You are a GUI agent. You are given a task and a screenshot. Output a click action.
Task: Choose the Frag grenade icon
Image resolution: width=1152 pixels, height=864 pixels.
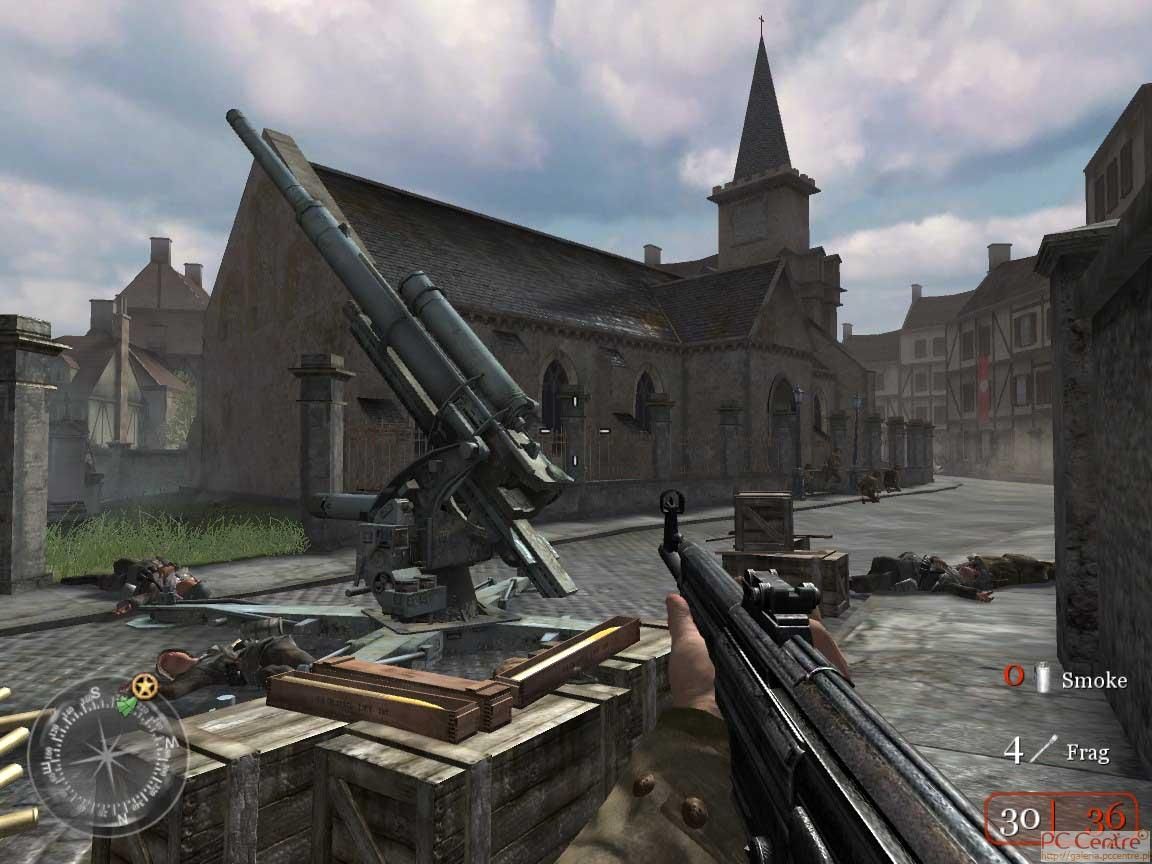[x=1043, y=749]
